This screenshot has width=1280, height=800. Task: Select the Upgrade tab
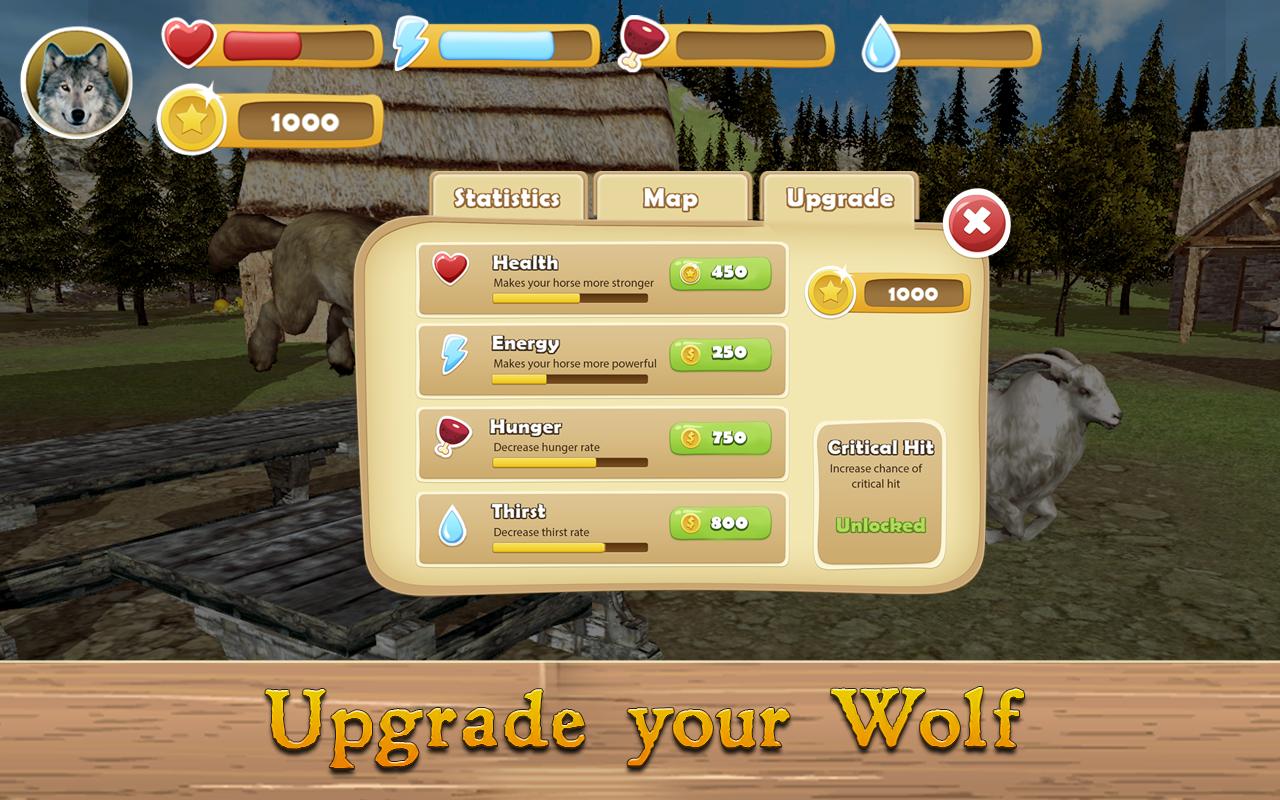[x=838, y=199]
